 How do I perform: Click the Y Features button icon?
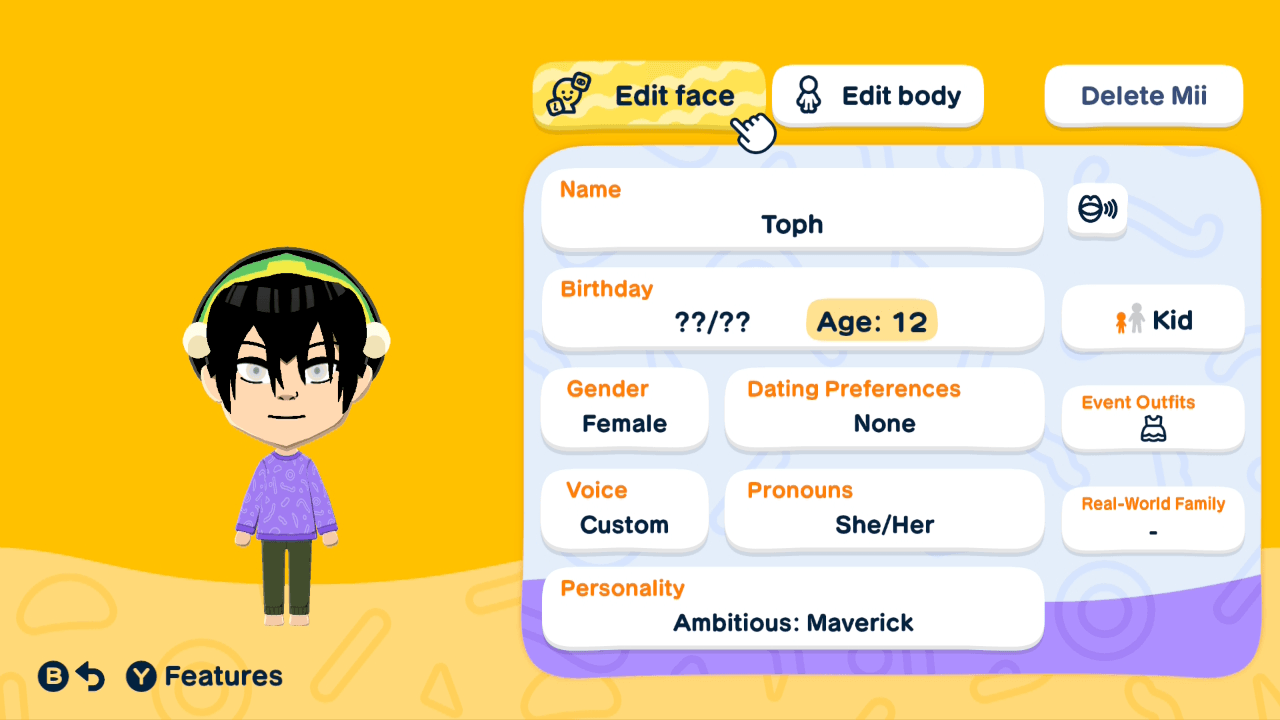pyautogui.click(x=143, y=676)
